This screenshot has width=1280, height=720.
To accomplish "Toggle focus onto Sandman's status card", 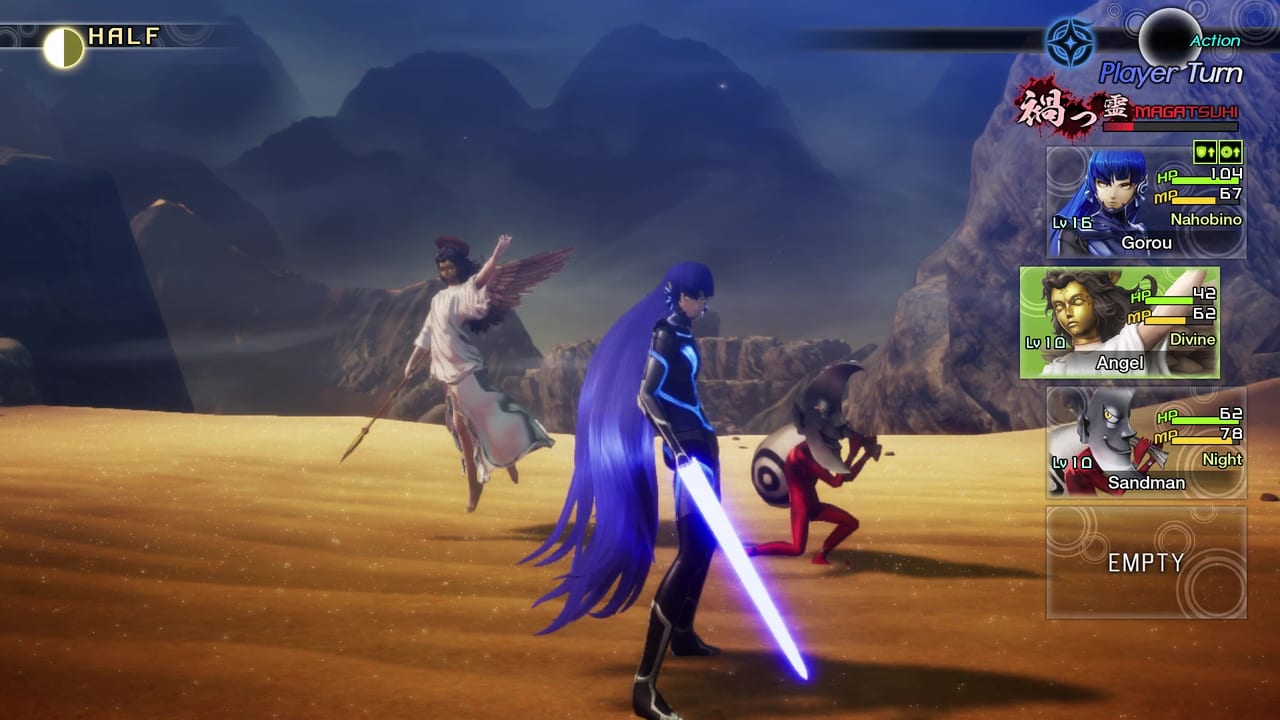I will click(x=1145, y=442).
